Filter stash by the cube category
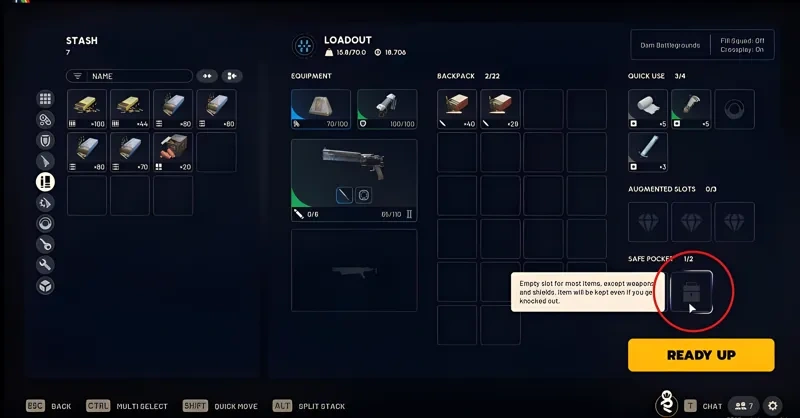Screen dimensions: 800x418 (x=45, y=286)
